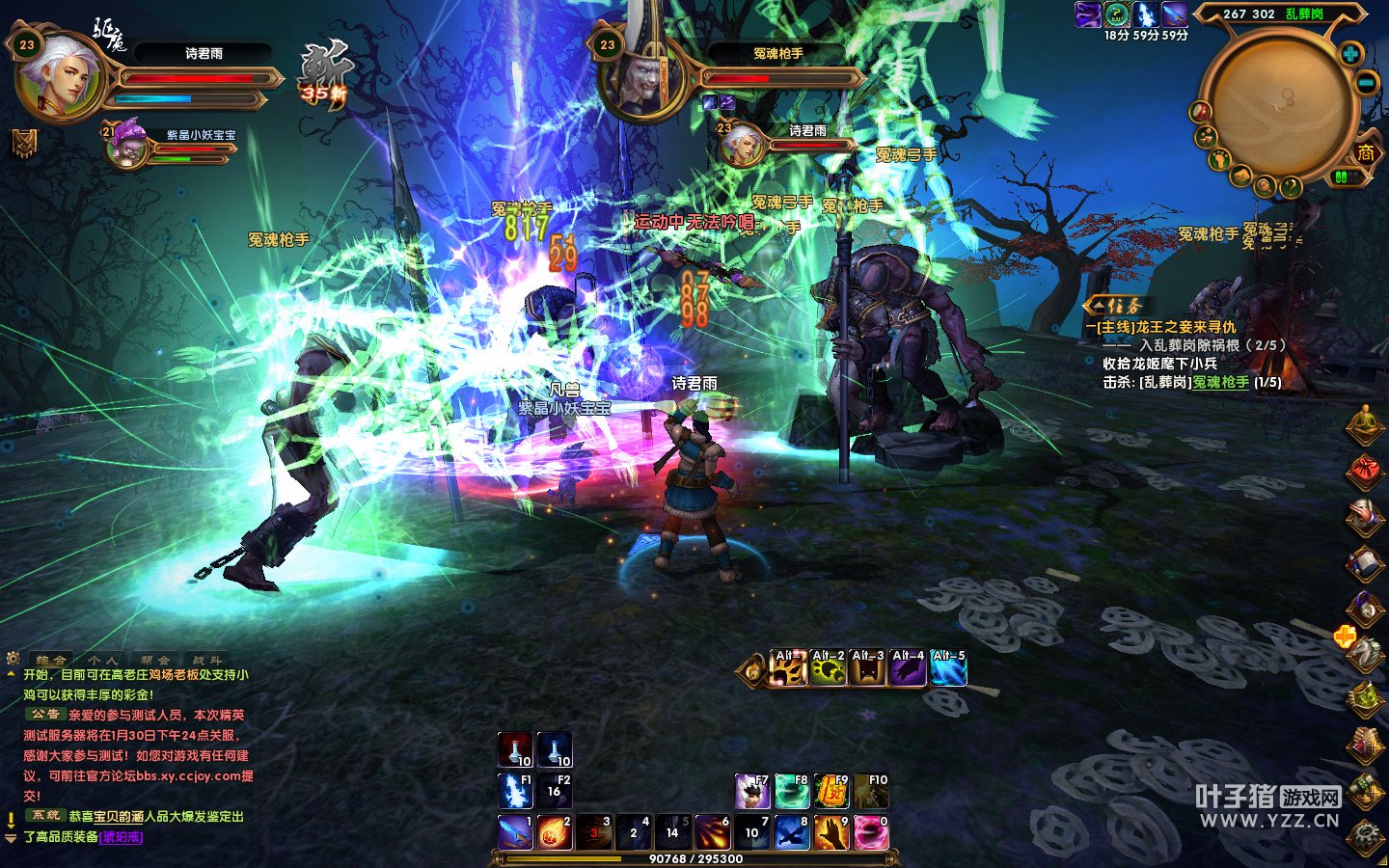Activate the Alt-5 blue ice pet skill
The image size is (1389, 868).
click(948, 668)
